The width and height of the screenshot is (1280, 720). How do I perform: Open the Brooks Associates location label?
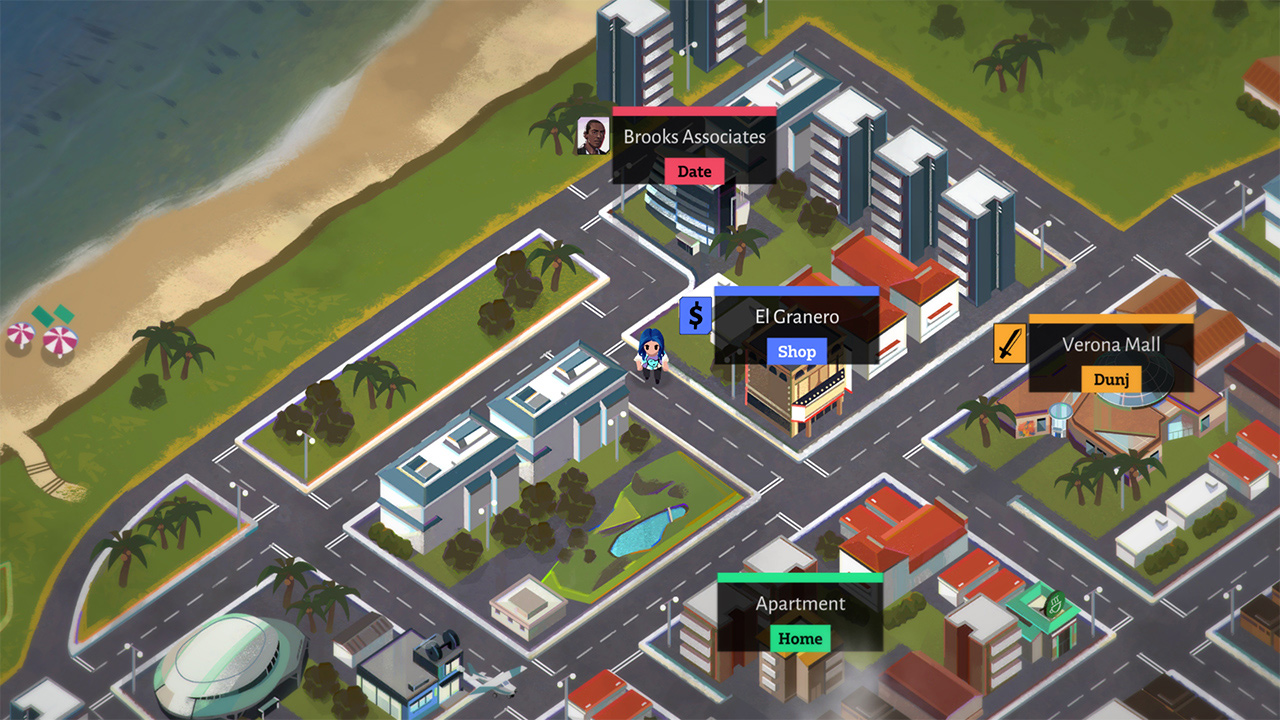[693, 137]
